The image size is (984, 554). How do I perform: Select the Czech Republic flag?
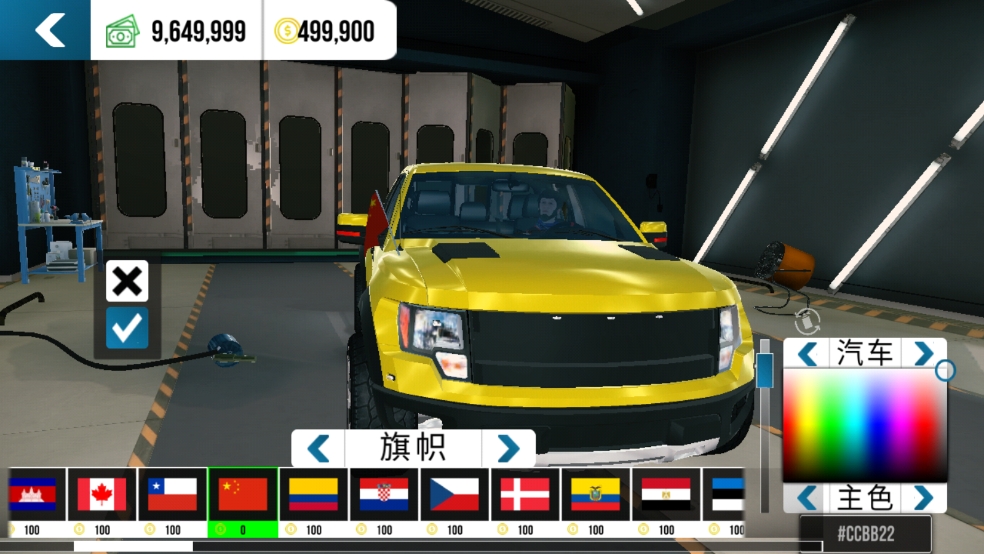click(454, 494)
